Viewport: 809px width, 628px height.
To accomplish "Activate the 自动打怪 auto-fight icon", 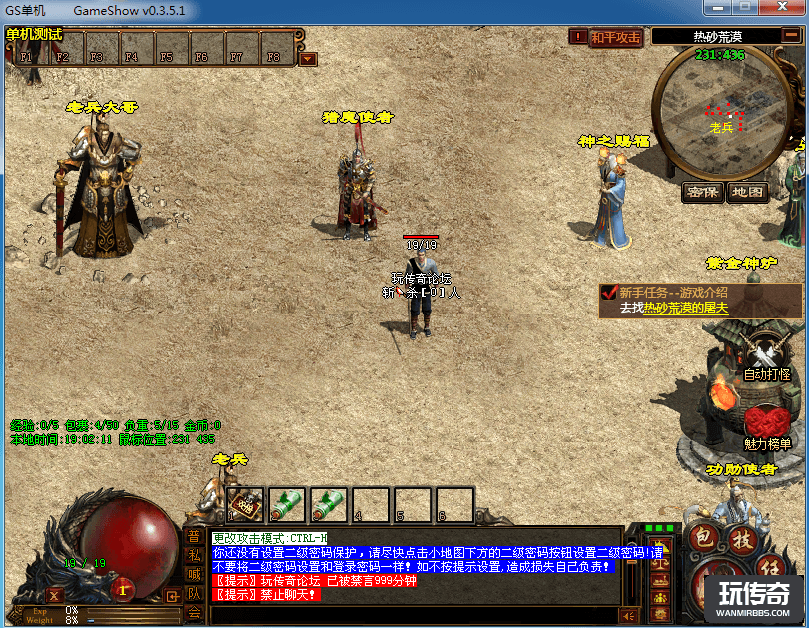I will tap(767, 357).
